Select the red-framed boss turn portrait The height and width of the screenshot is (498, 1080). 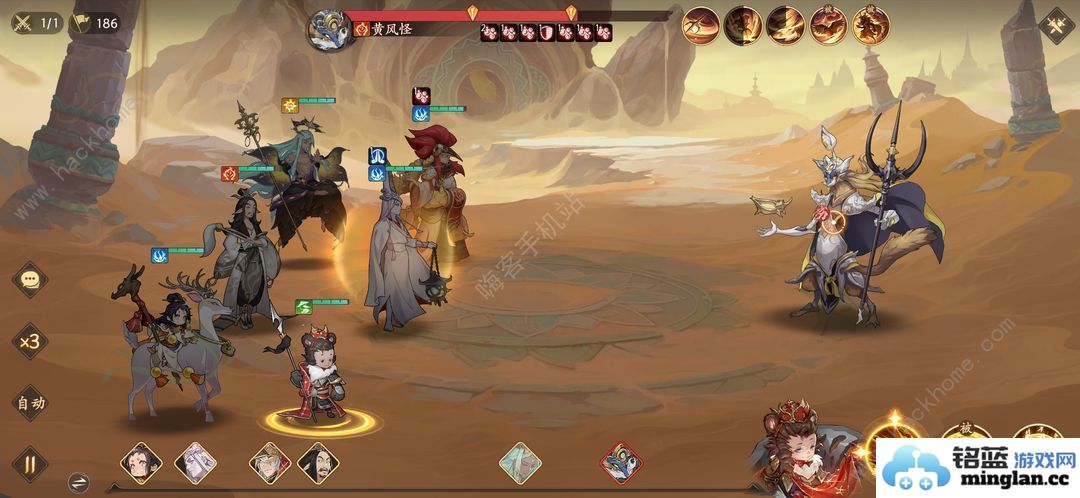pos(621,463)
